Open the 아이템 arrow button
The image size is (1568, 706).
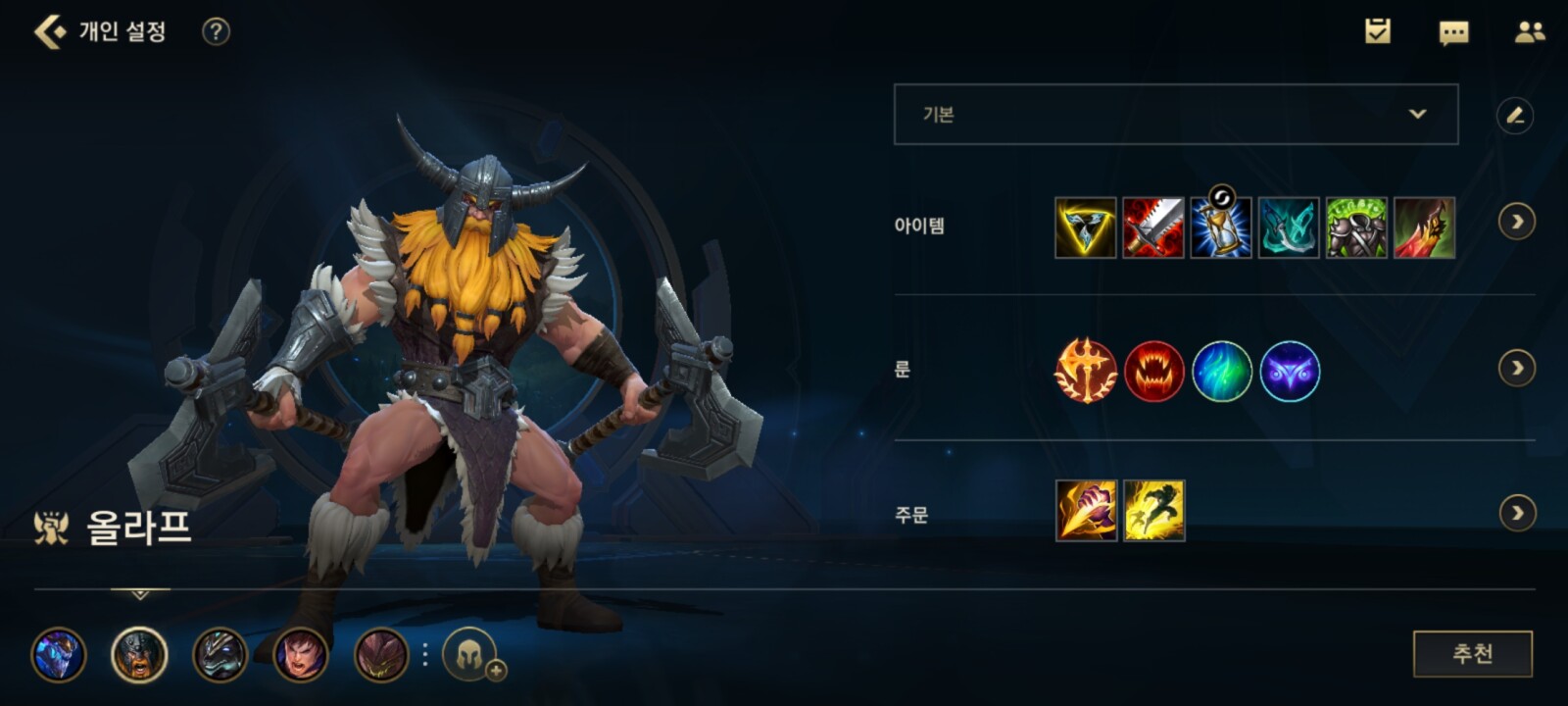[x=1517, y=223]
